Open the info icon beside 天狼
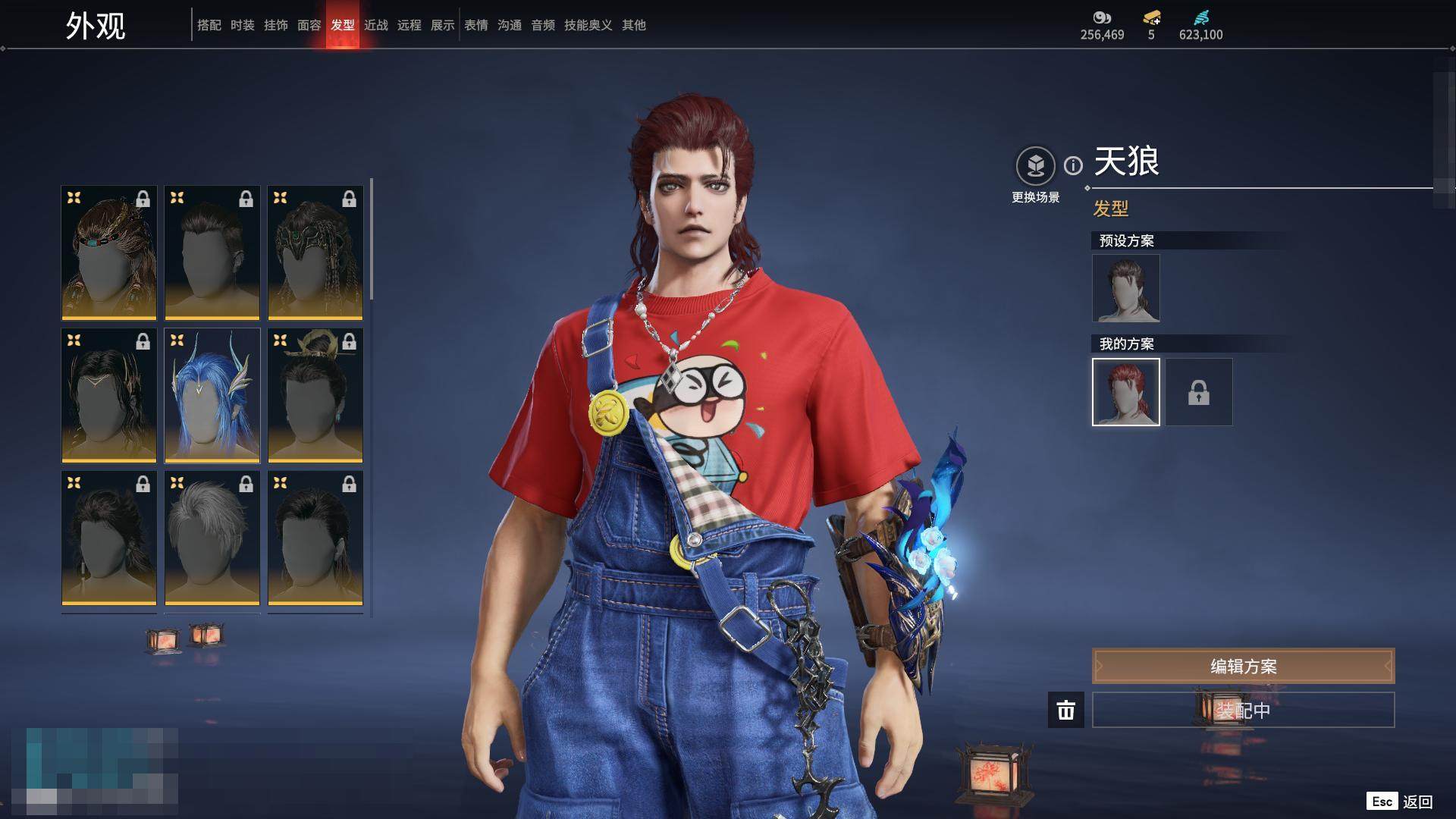 pos(1073,165)
